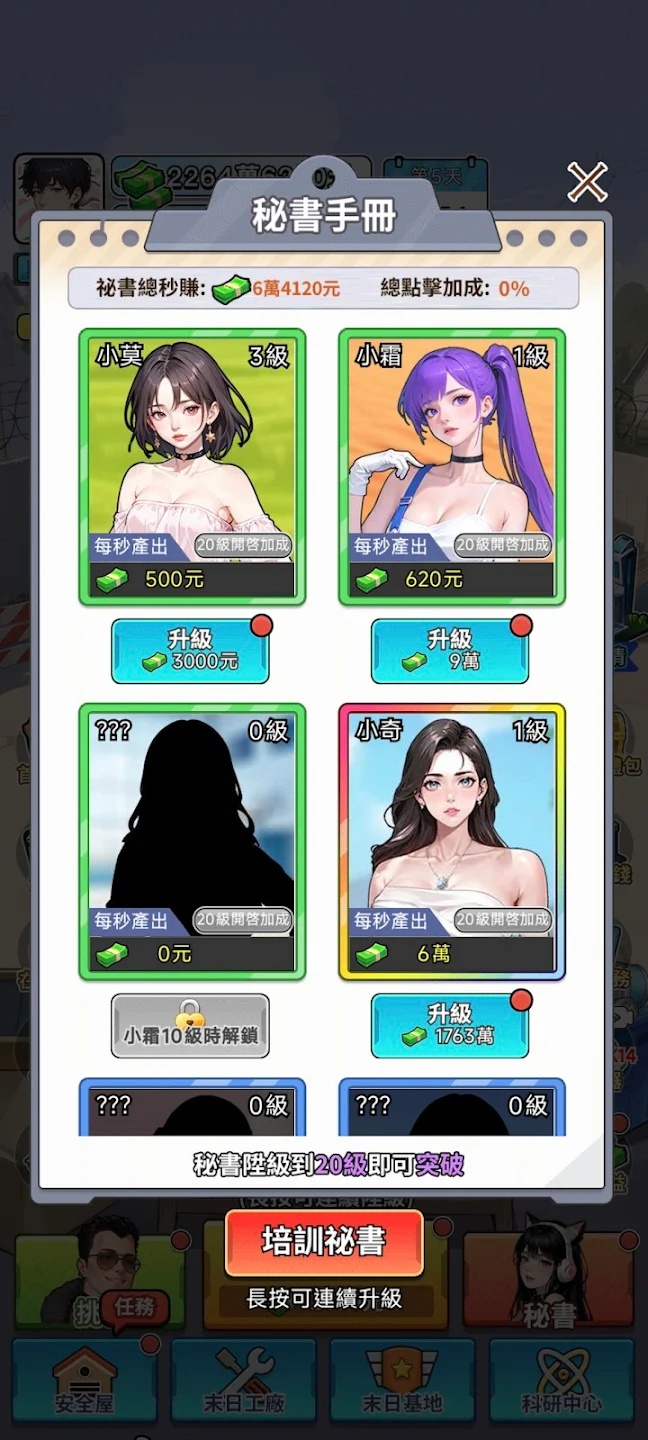Select the 小奇 secretary card
648x1440 pixels.
tap(451, 842)
